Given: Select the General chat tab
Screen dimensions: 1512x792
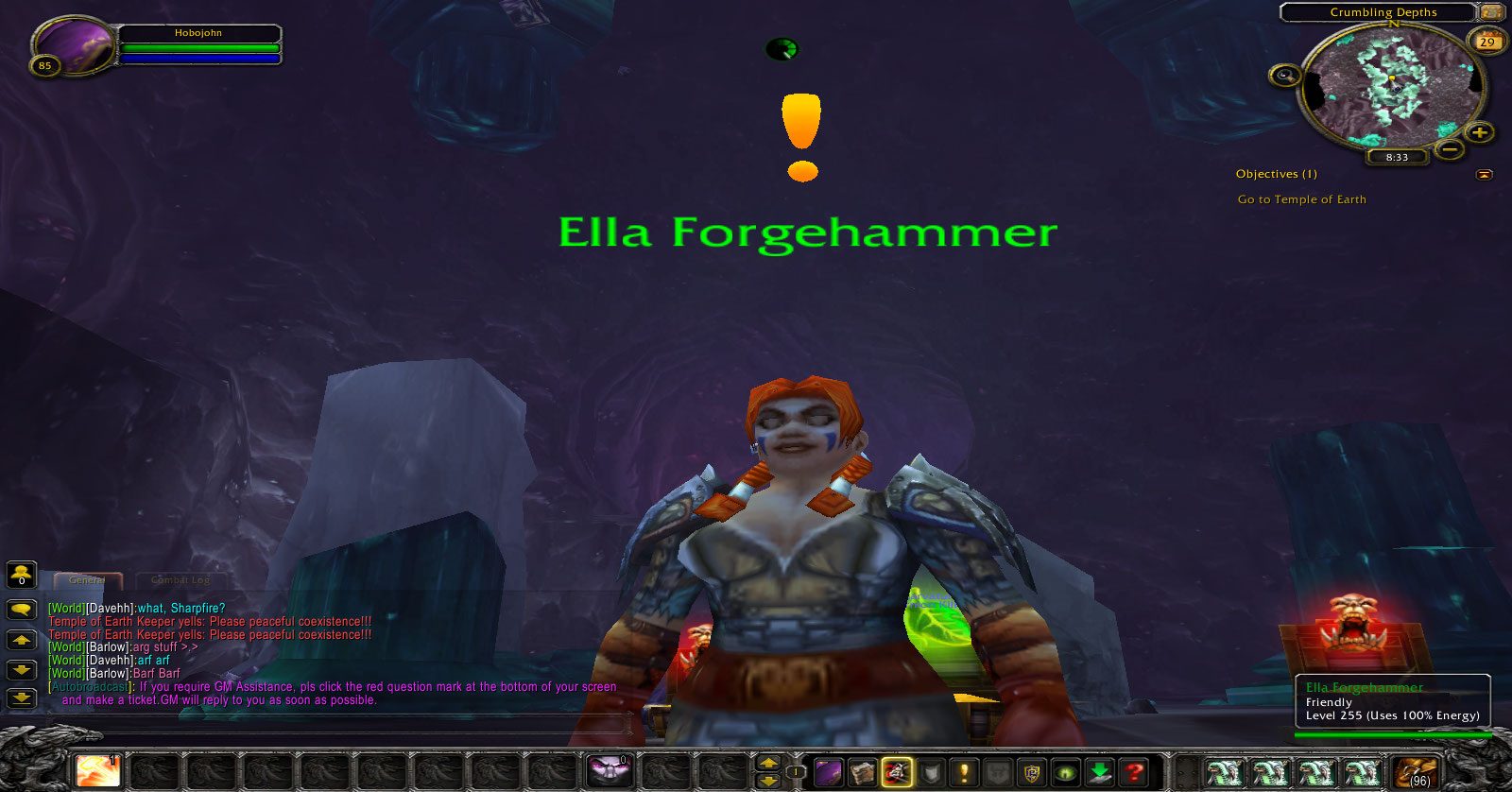Looking at the screenshot, I should 89,579.
